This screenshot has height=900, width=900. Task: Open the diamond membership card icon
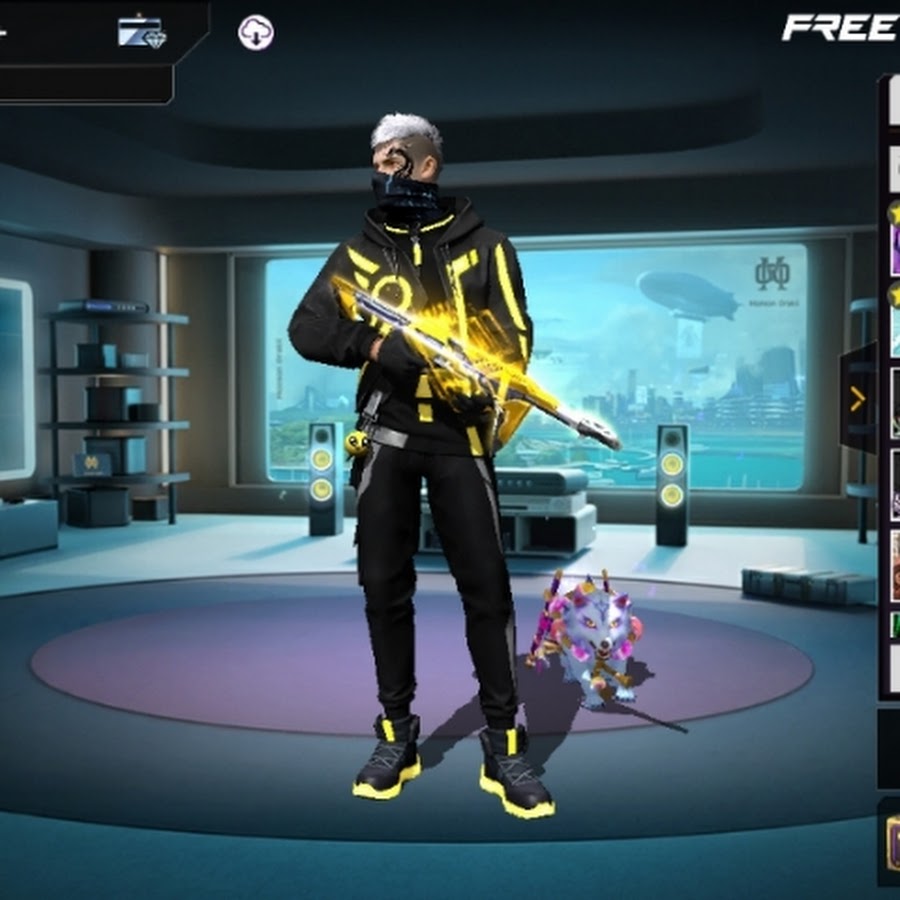click(141, 32)
